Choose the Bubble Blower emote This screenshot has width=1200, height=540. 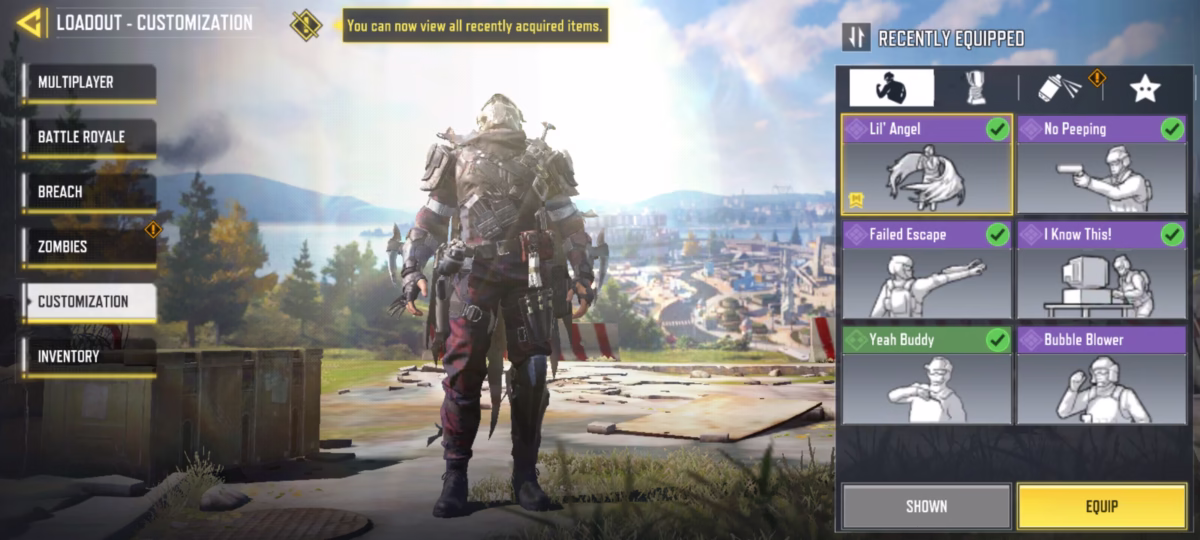(x=1101, y=375)
